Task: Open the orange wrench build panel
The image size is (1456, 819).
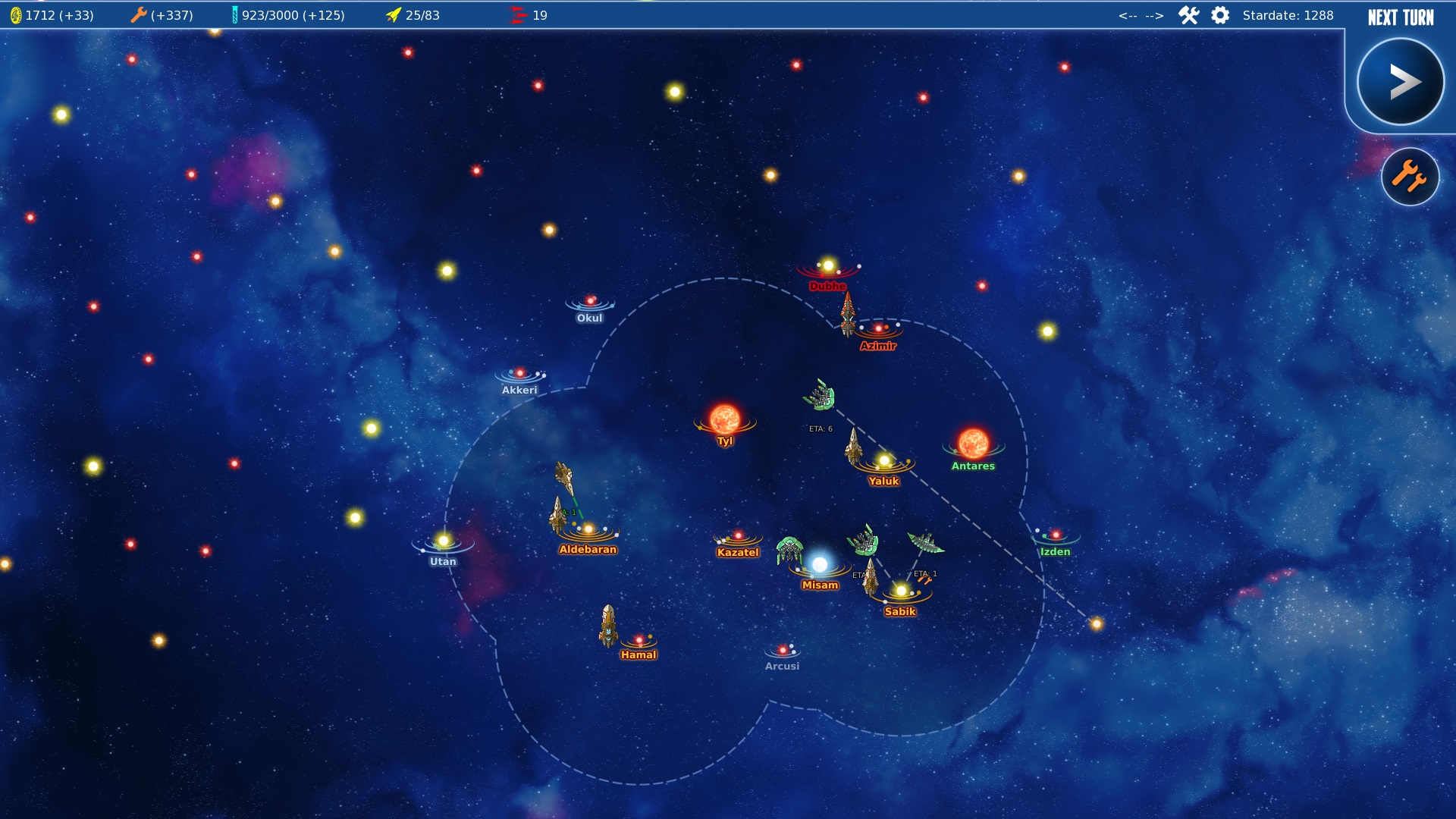Action: pyautogui.click(x=1410, y=177)
